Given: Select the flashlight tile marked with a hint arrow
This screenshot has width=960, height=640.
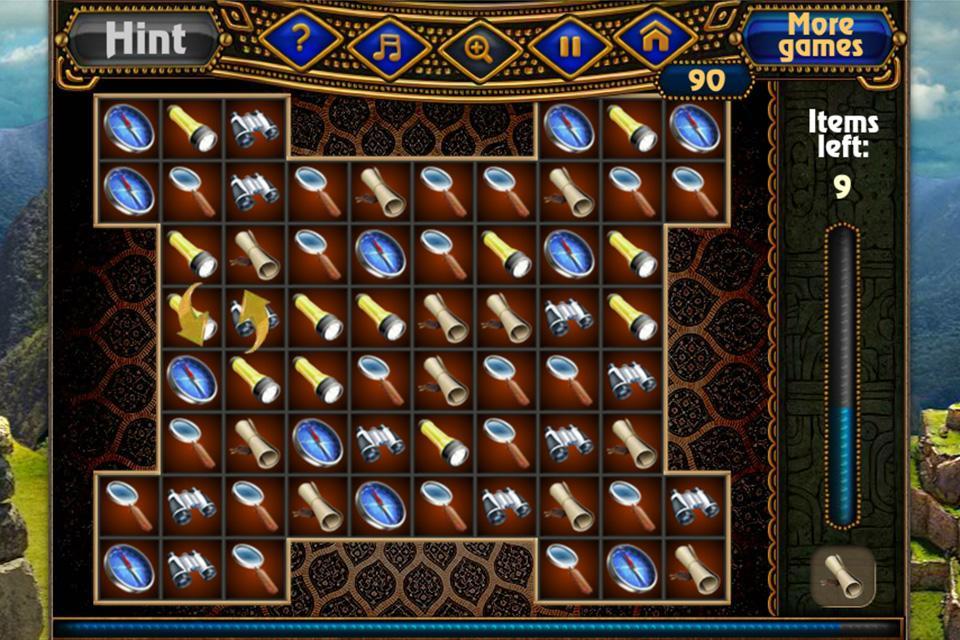Looking at the screenshot, I should pyautogui.click(x=193, y=316).
